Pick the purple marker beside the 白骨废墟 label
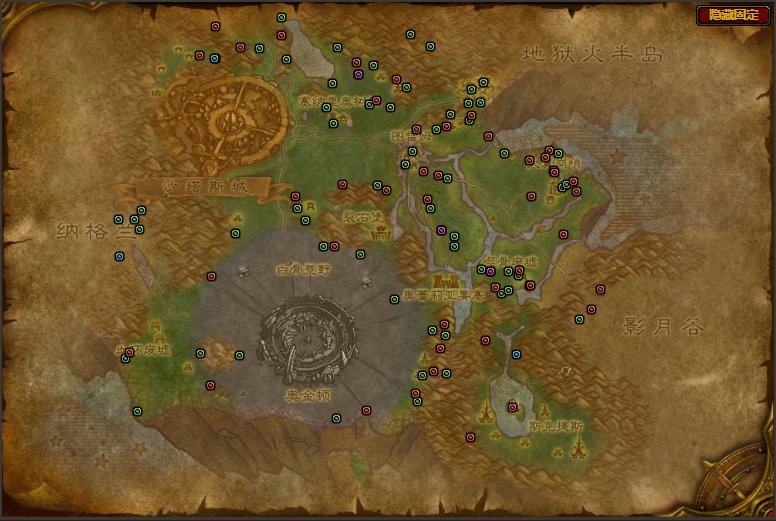 pos(491,271)
